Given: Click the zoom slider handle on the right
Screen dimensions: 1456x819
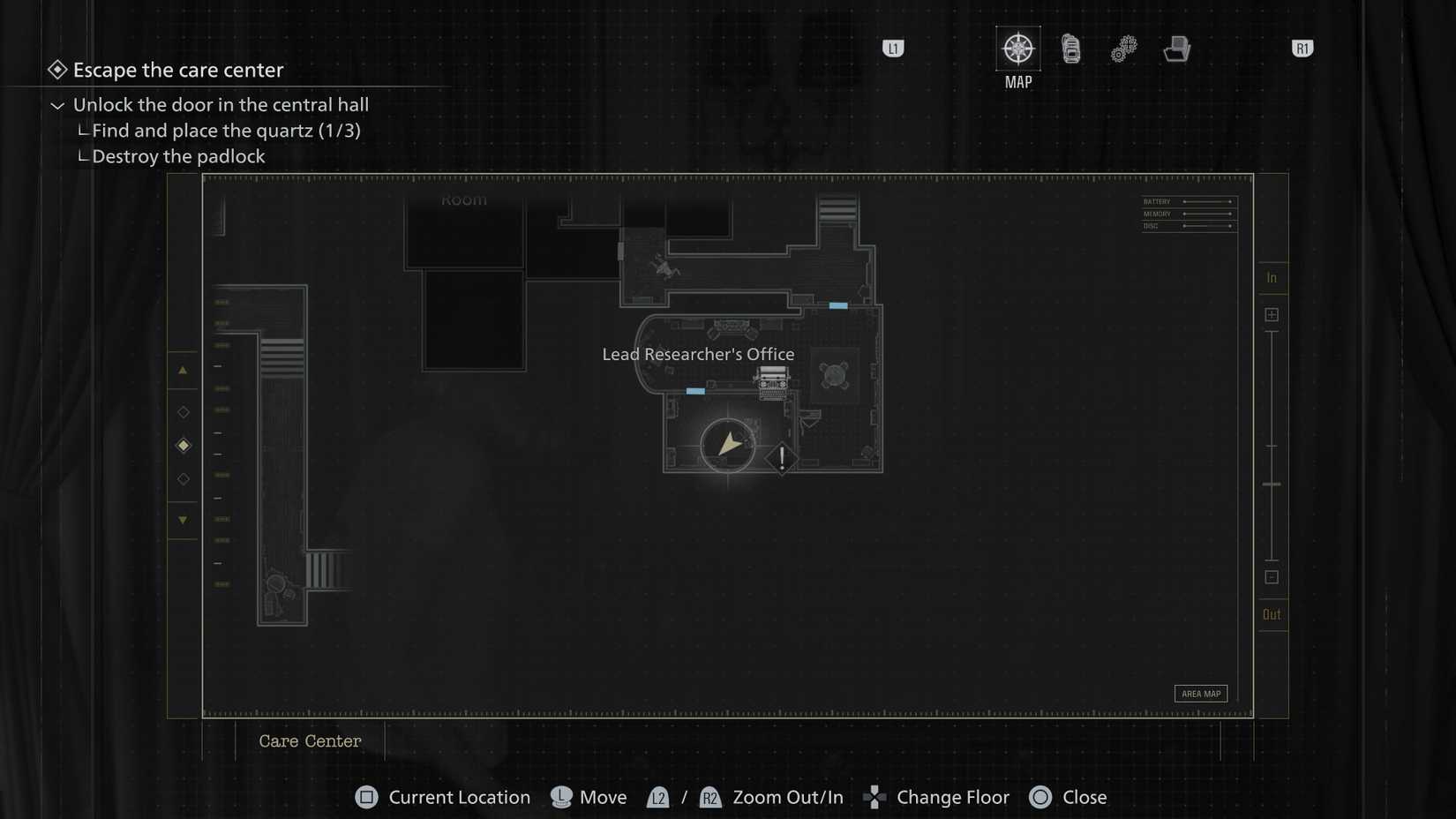Looking at the screenshot, I should [x=1272, y=485].
